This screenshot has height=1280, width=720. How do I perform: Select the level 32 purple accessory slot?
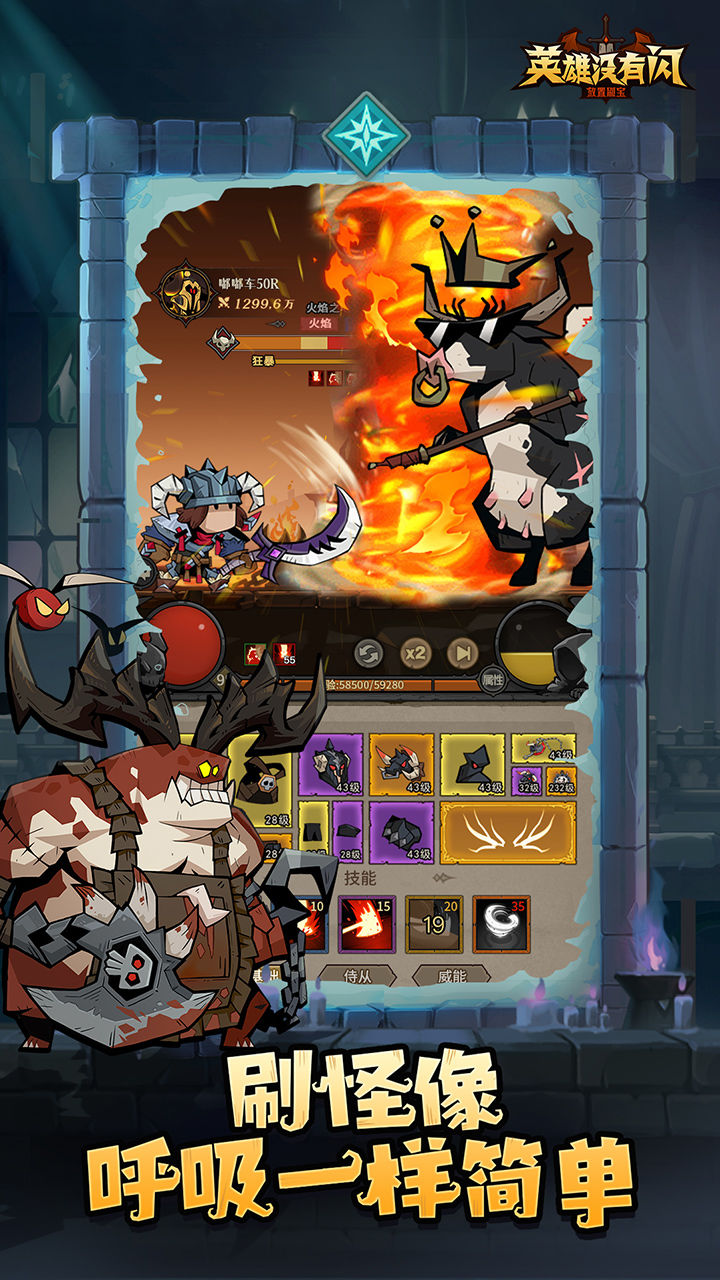527,780
